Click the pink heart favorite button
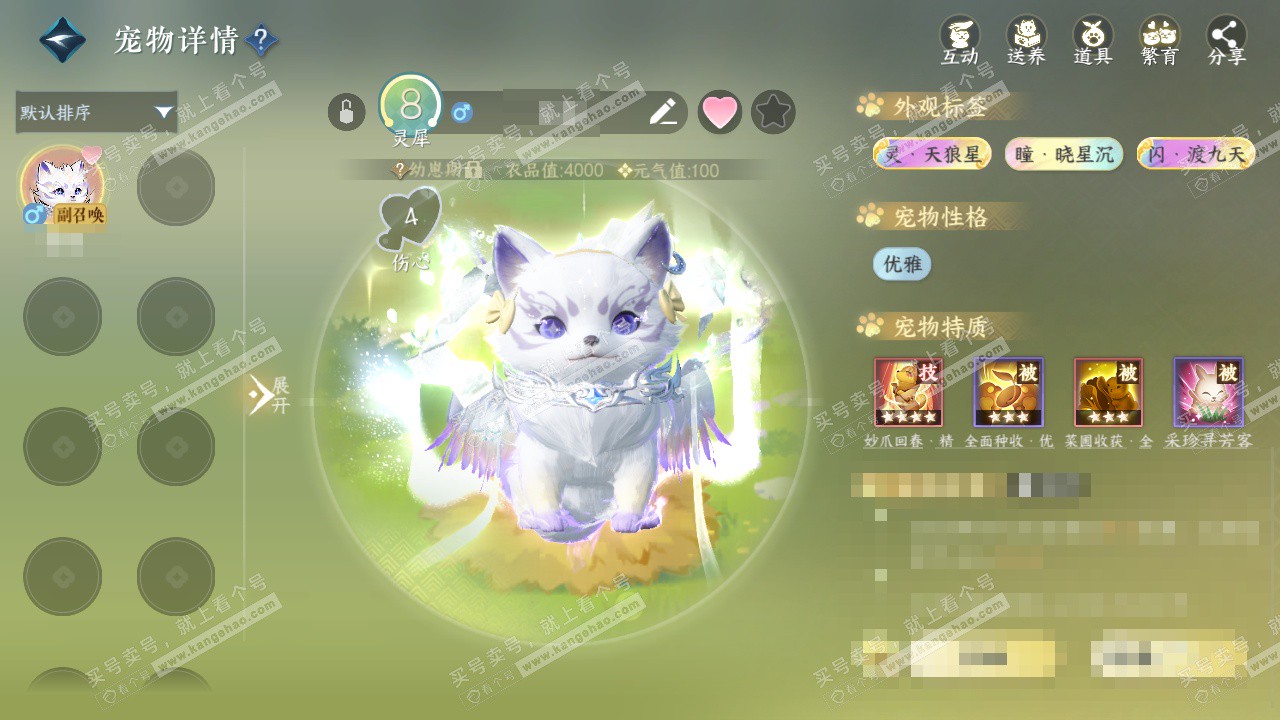Viewport: 1280px width, 720px height. pos(719,112)
